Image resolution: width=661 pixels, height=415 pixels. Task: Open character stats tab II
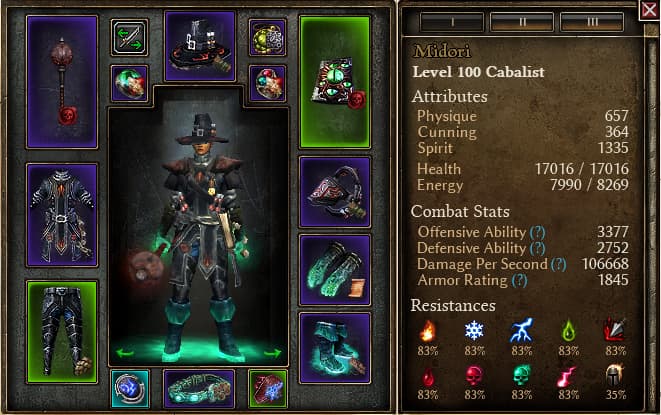point(520,22)
